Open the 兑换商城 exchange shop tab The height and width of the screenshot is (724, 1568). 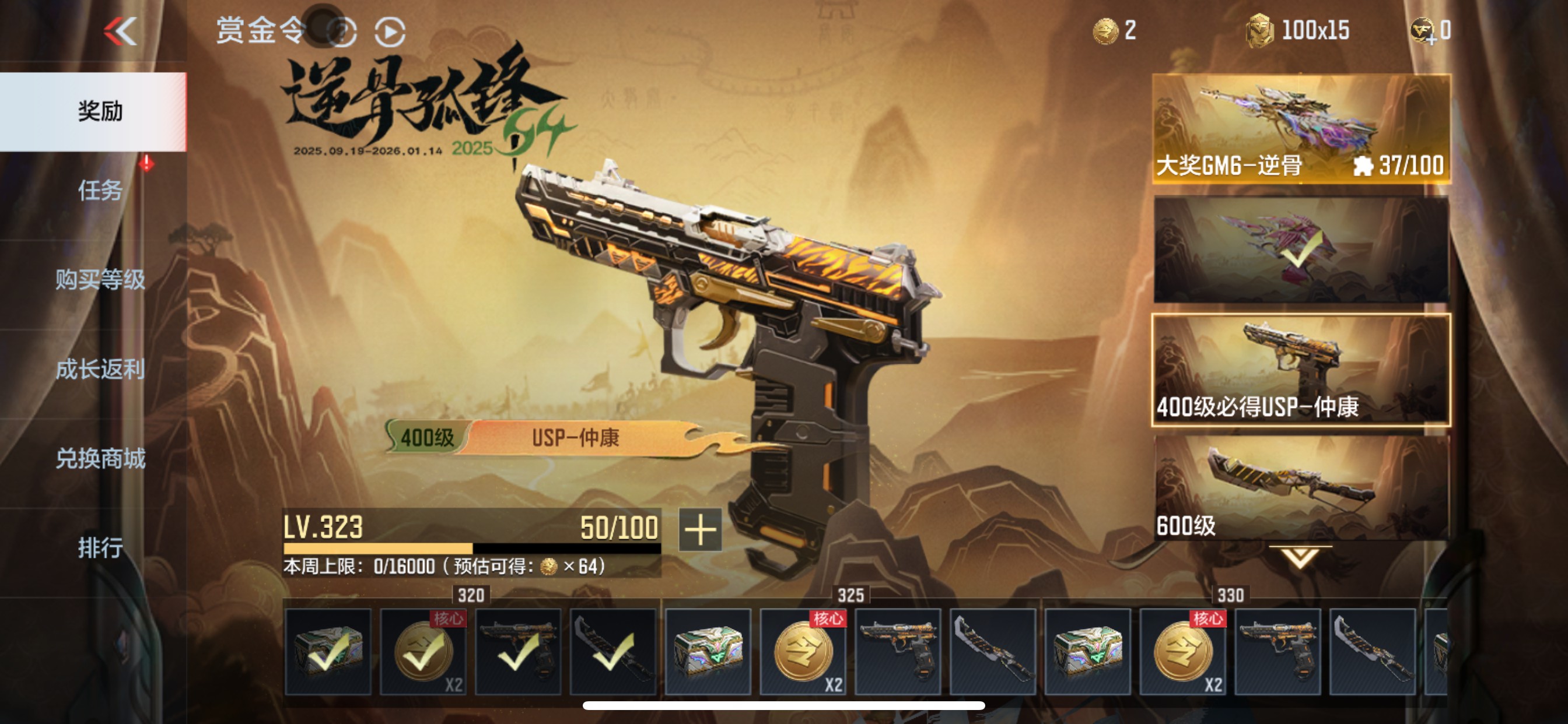100,458
